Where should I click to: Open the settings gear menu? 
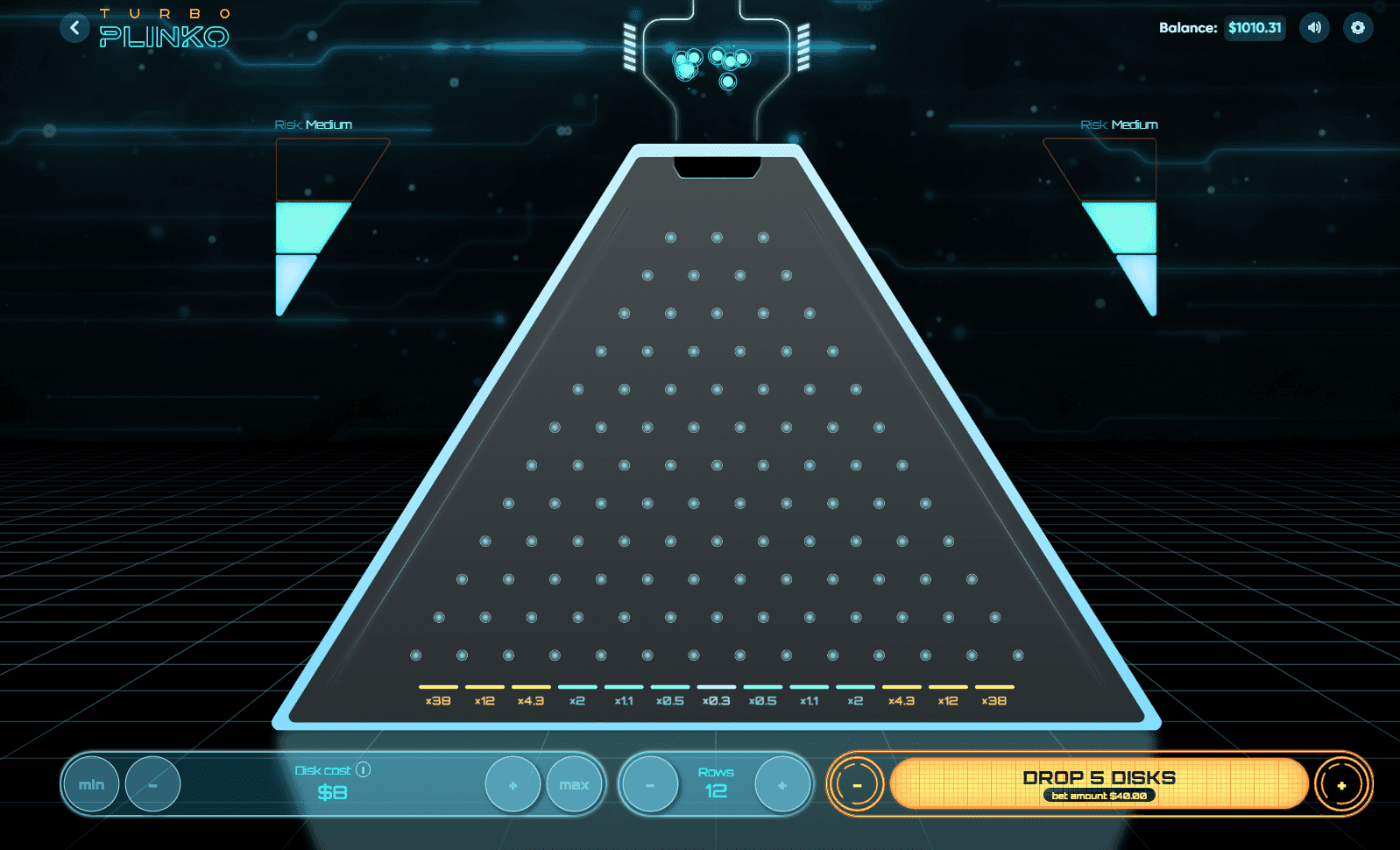pos(1357,27)
